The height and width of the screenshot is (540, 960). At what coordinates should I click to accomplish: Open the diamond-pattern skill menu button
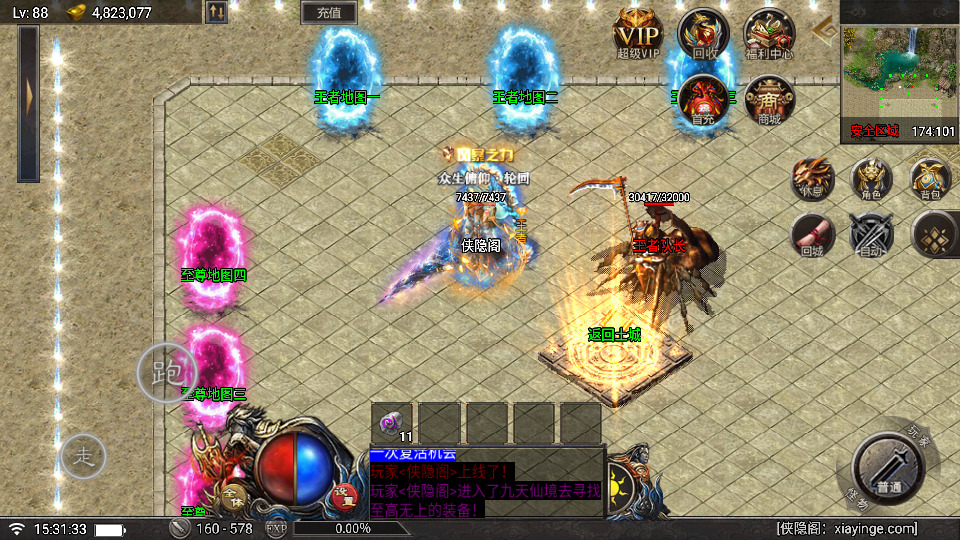tap(934, 234)
